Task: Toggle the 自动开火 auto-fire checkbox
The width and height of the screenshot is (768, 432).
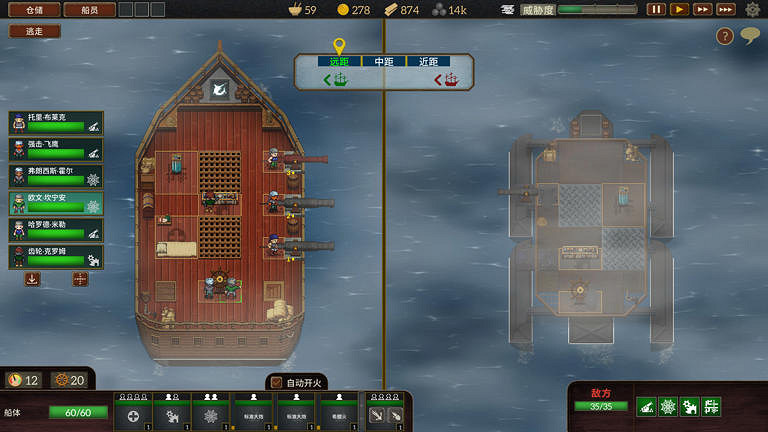Action: (277, 382)
